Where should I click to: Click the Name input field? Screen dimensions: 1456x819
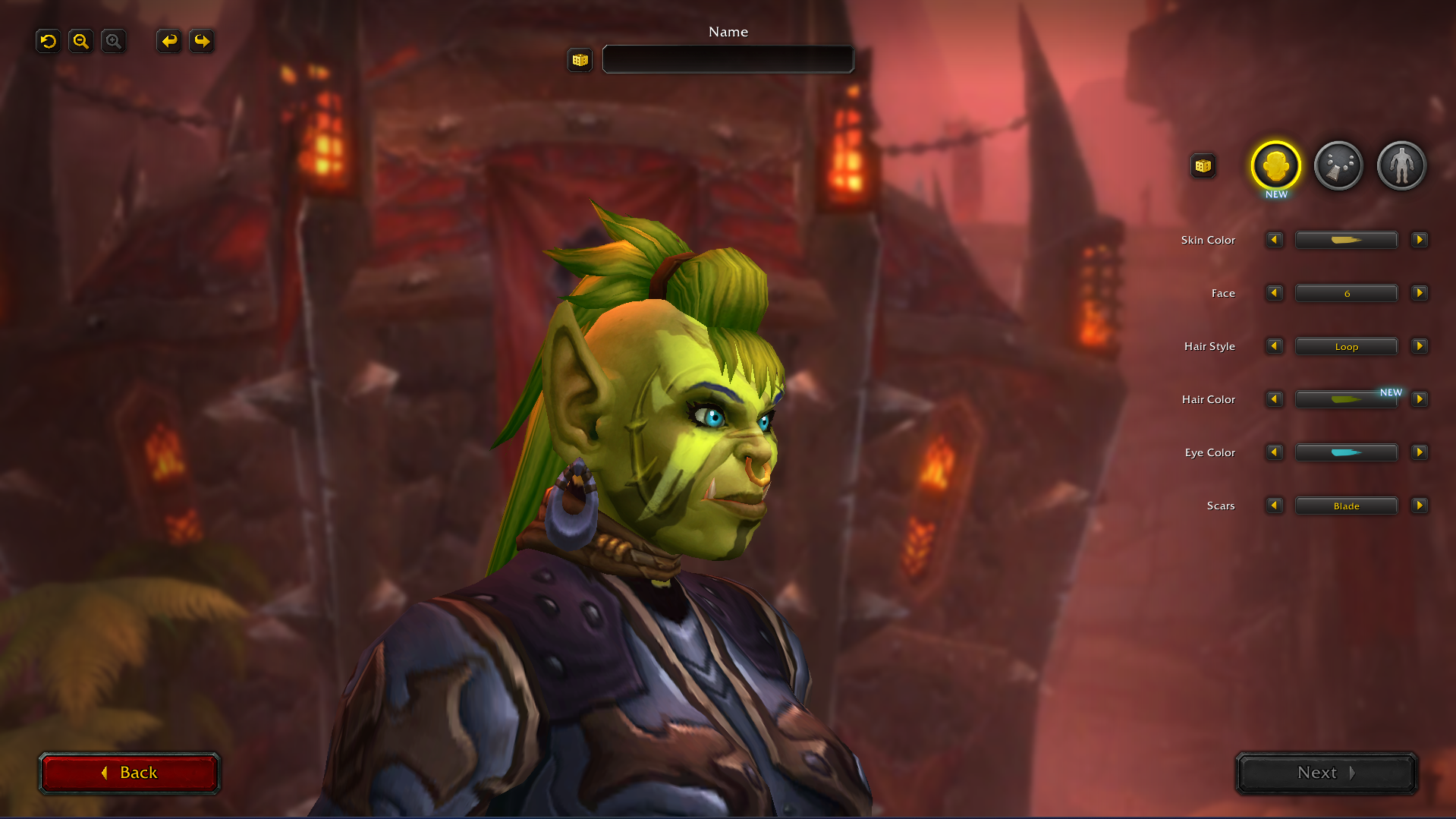point(727,59)
